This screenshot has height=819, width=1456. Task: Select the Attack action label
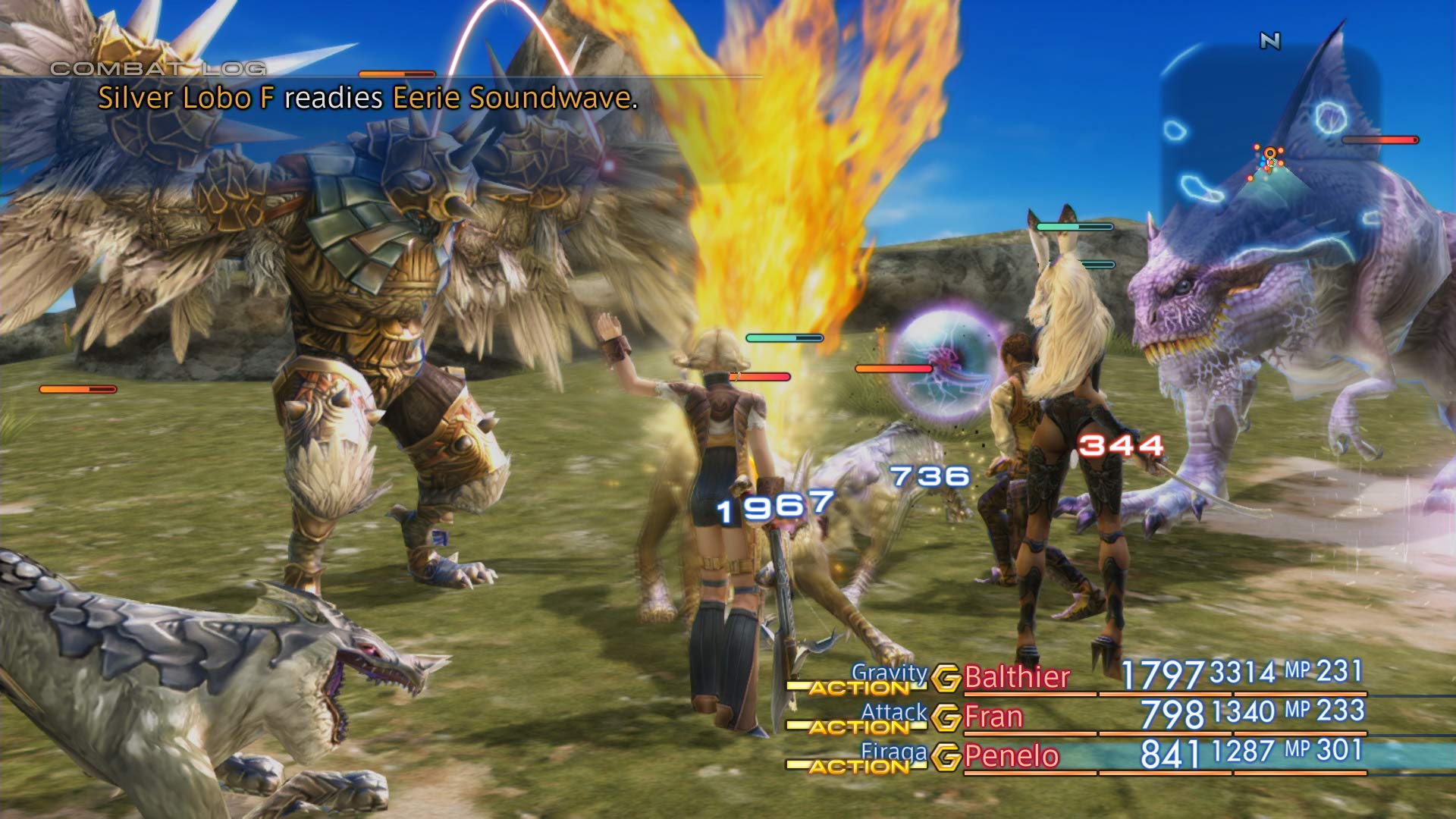pos(893,710)
